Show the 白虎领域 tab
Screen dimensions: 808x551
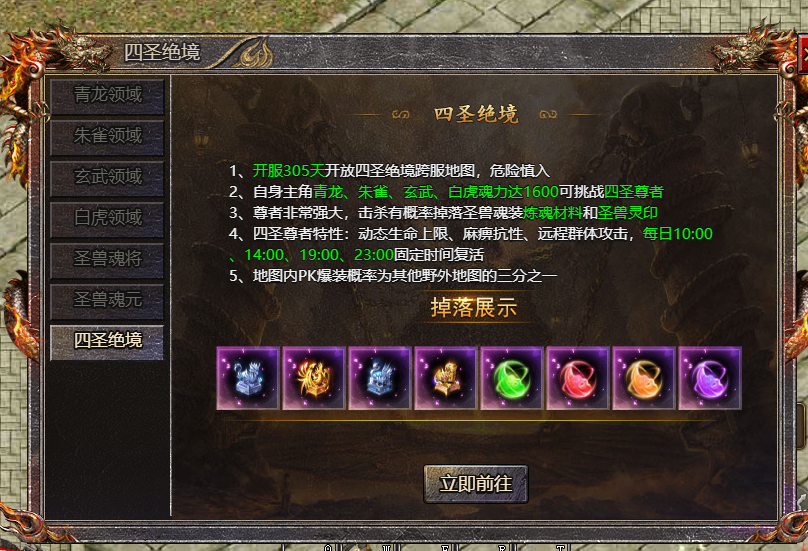click(x=108, y=218)
